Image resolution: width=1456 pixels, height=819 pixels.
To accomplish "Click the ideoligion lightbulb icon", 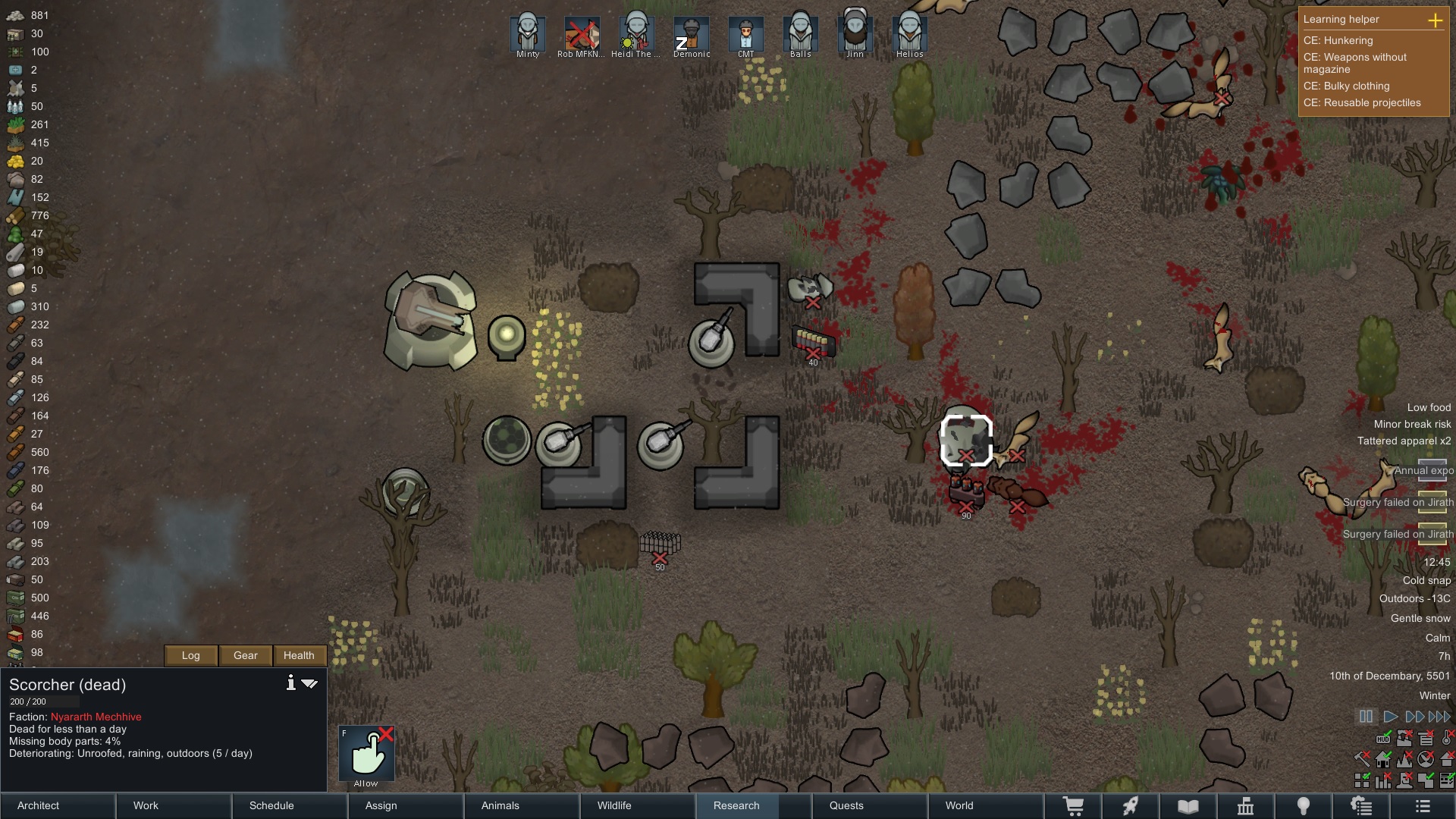I will pyautogui.click(x=1304, y=806).
